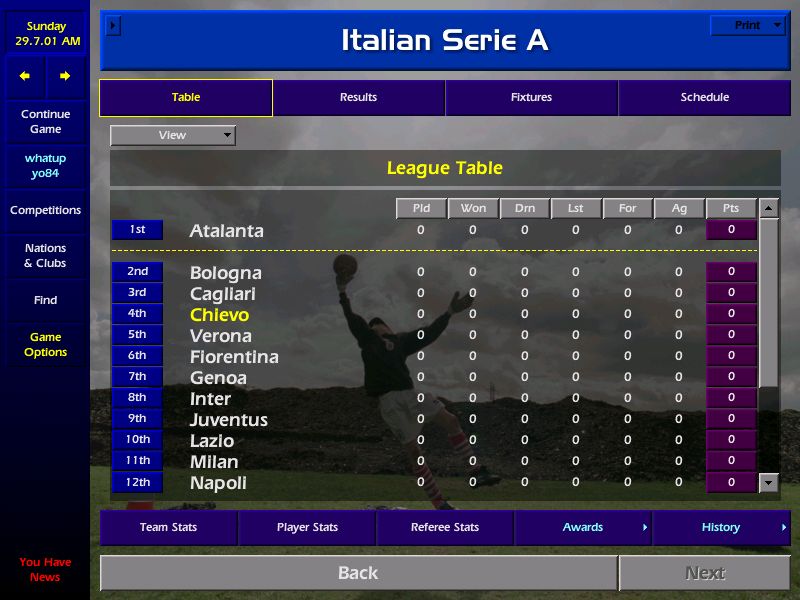The height and width of the screenshot is (600, 800).
Task: Open the Fixtures tab
Action: 531,98
